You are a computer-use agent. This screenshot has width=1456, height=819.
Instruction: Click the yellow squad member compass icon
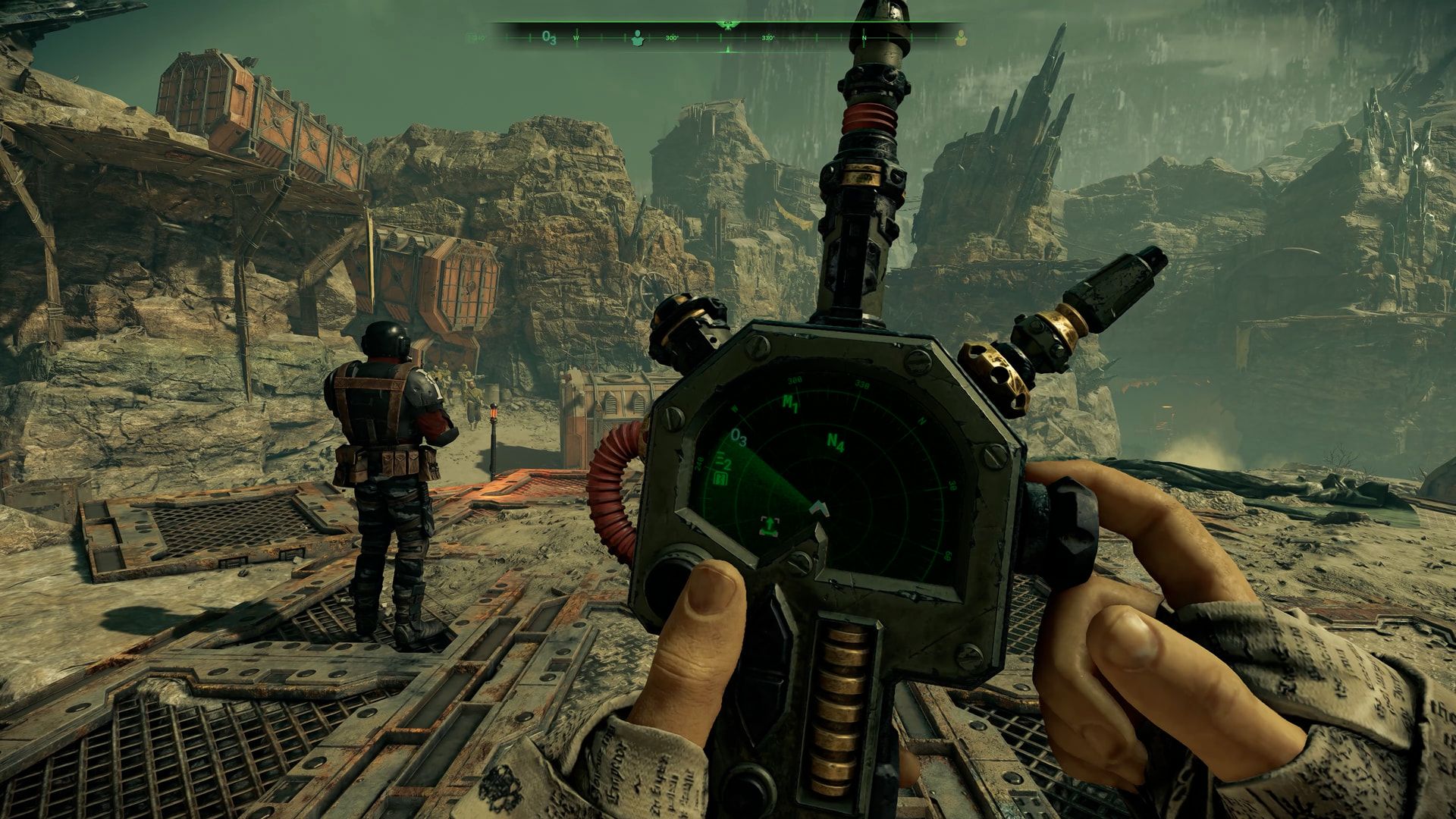(961, 36)
